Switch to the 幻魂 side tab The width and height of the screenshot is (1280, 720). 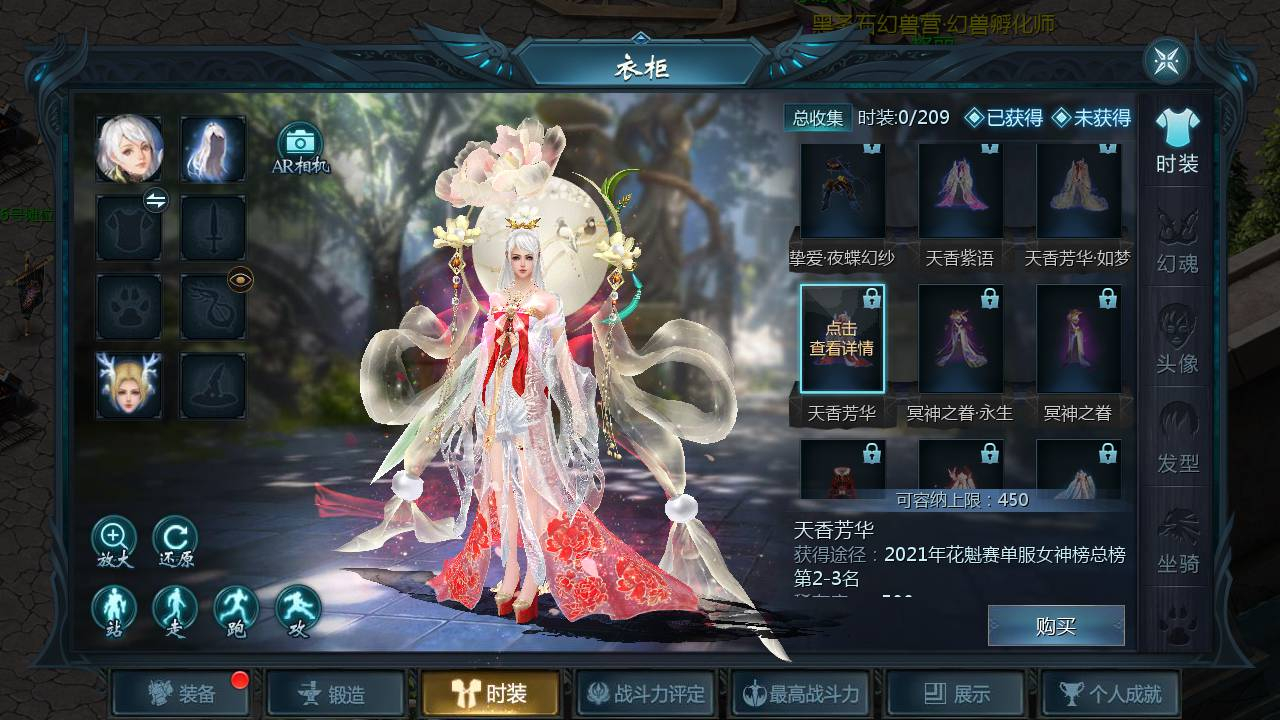tap(1177, 241)
